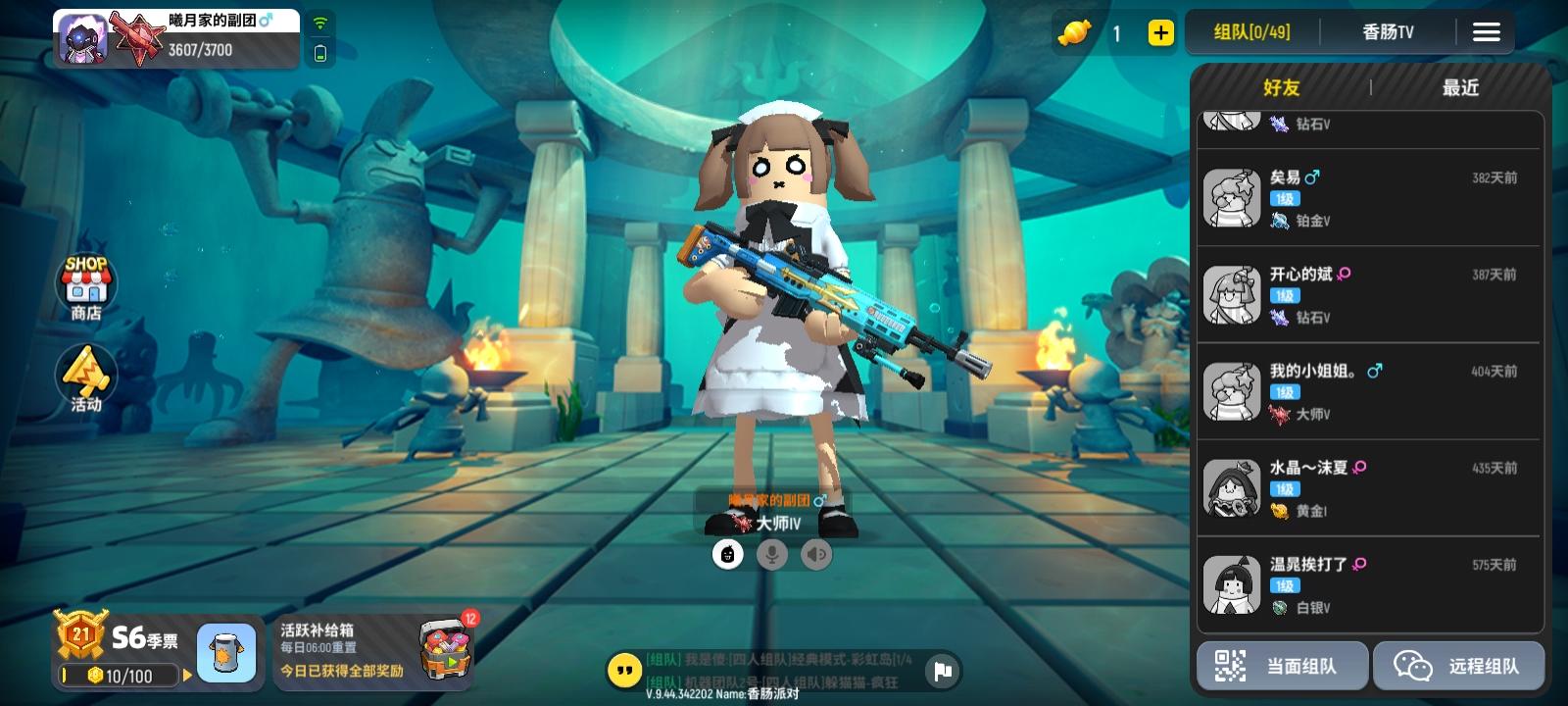This screenshot has height=706, width=1568.
Task: Open 水晶～沫夏's friend avatar
Action: tap(1232, 489)
